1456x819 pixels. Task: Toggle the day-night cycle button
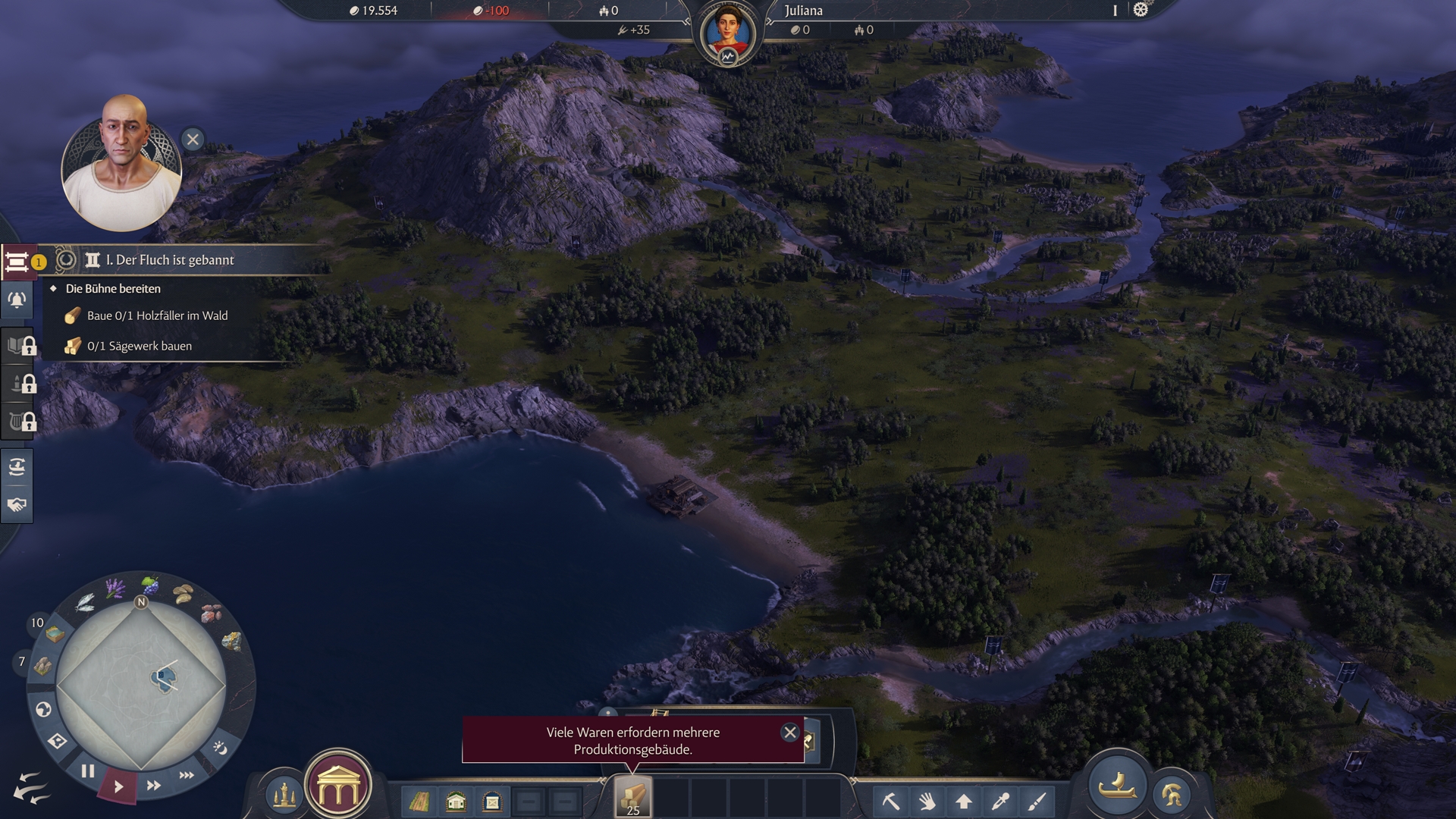(220, 748)
